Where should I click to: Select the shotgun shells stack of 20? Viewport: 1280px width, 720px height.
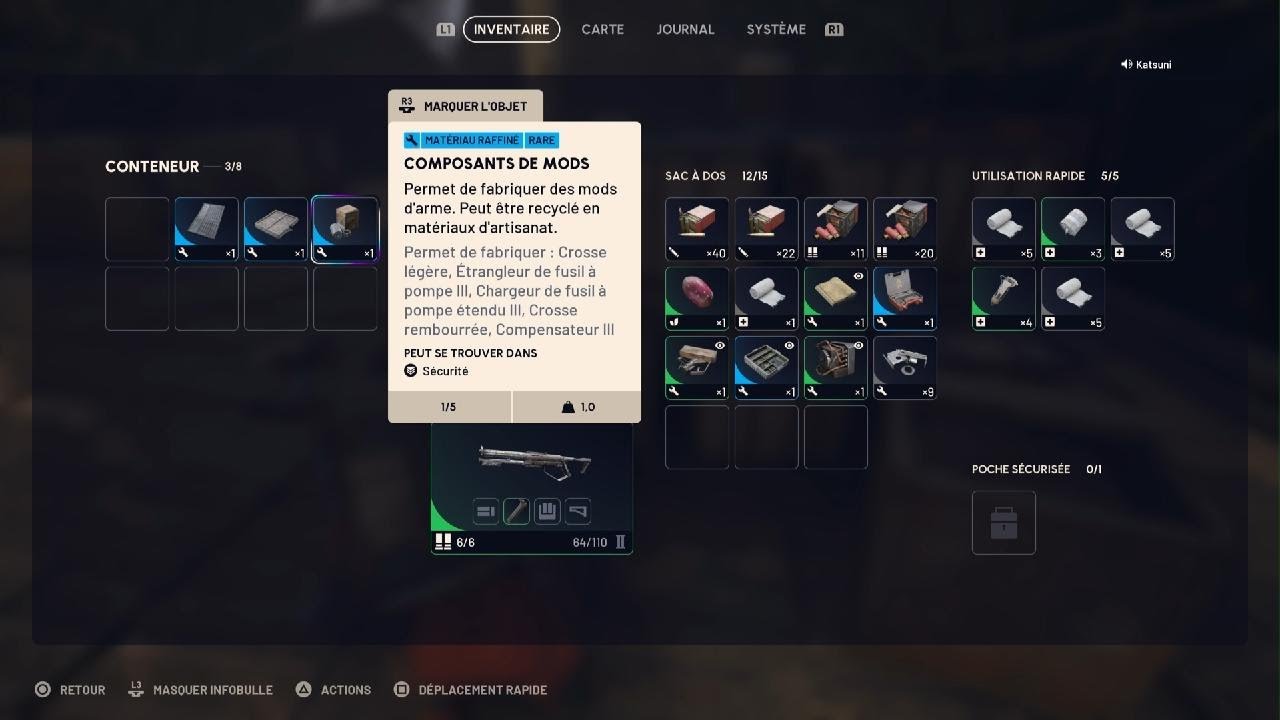(905, 229)
